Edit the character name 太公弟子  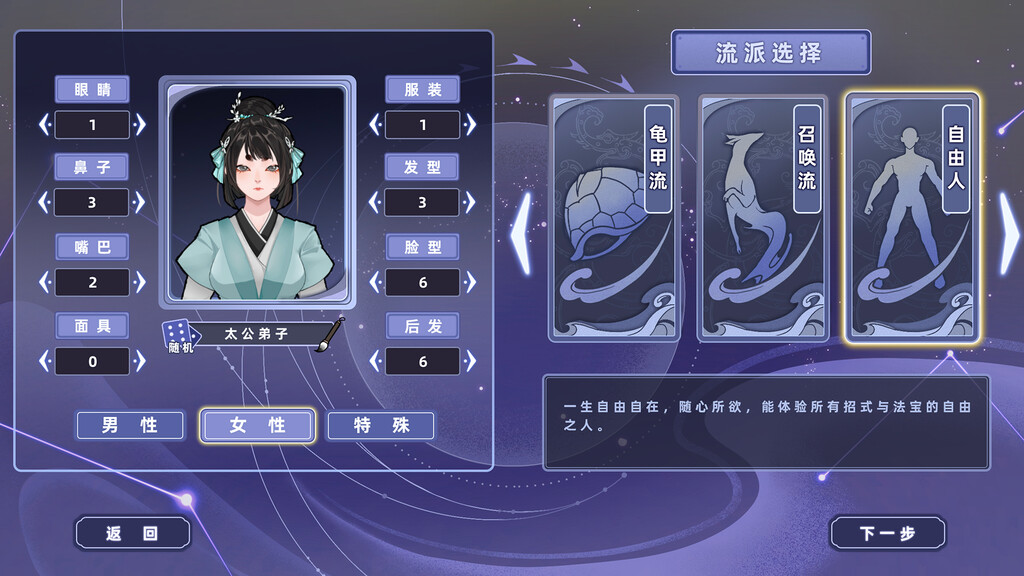(268, 334)
